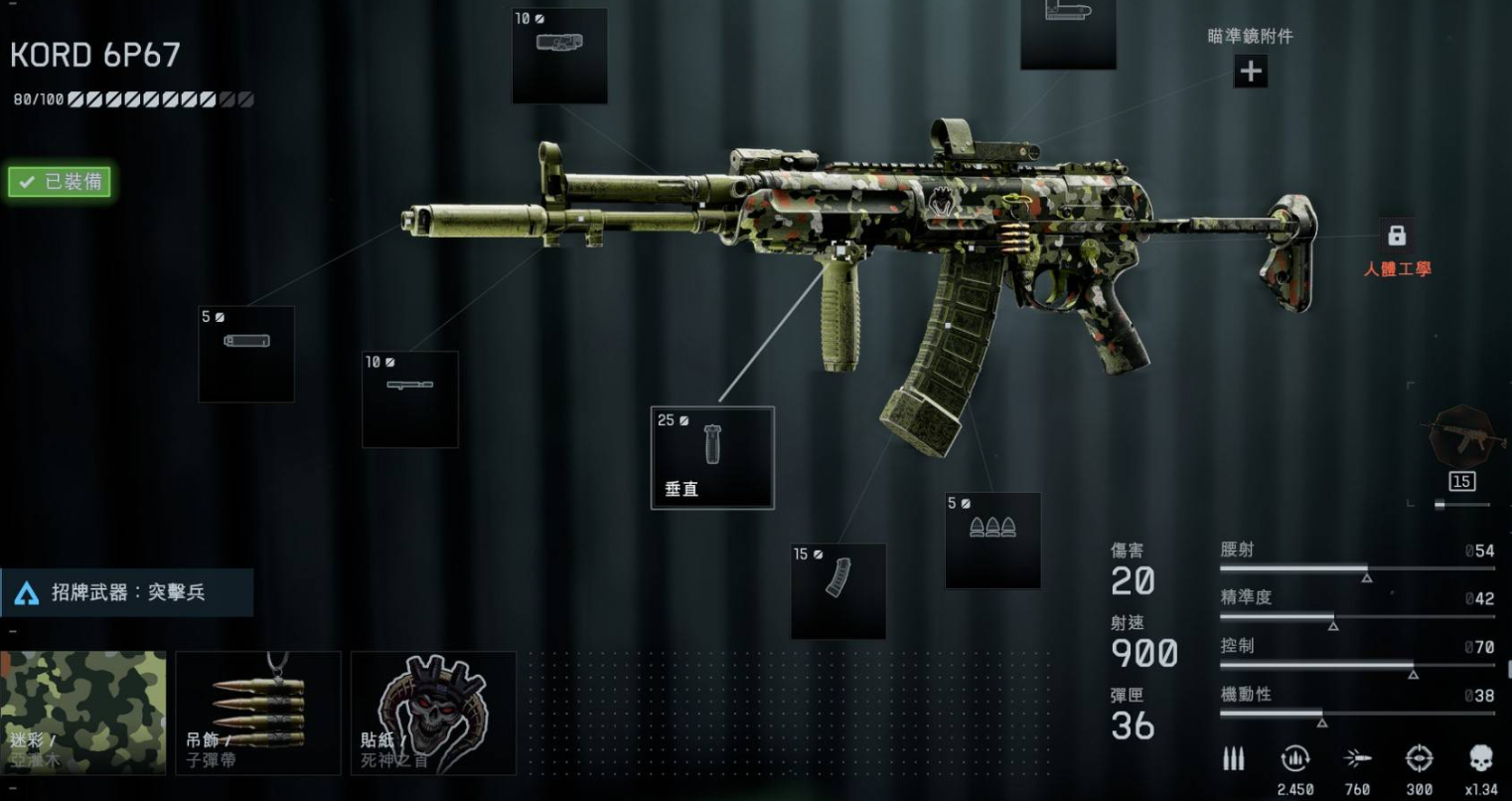This screenshot has width=1512, height=801.
Task: Select the vertical grip (垂直) attachment slot
Action: pos(711,457)
